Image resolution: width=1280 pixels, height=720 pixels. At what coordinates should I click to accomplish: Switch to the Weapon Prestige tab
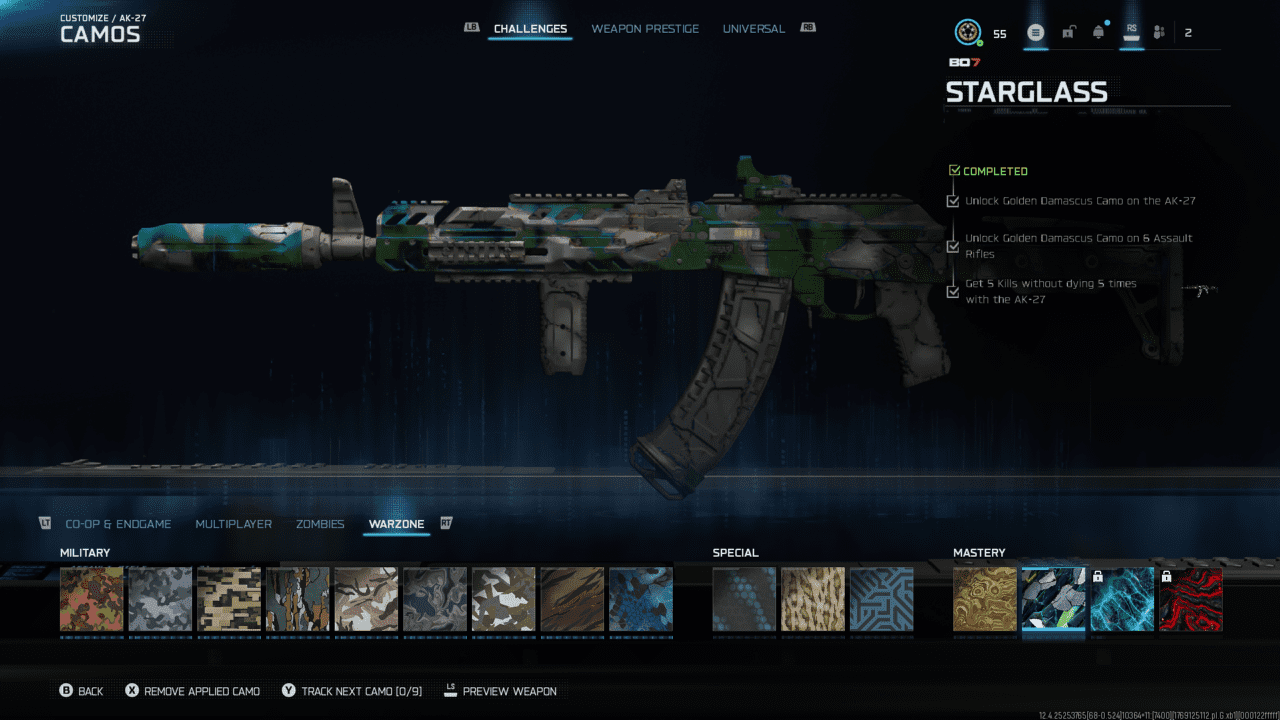645,29
